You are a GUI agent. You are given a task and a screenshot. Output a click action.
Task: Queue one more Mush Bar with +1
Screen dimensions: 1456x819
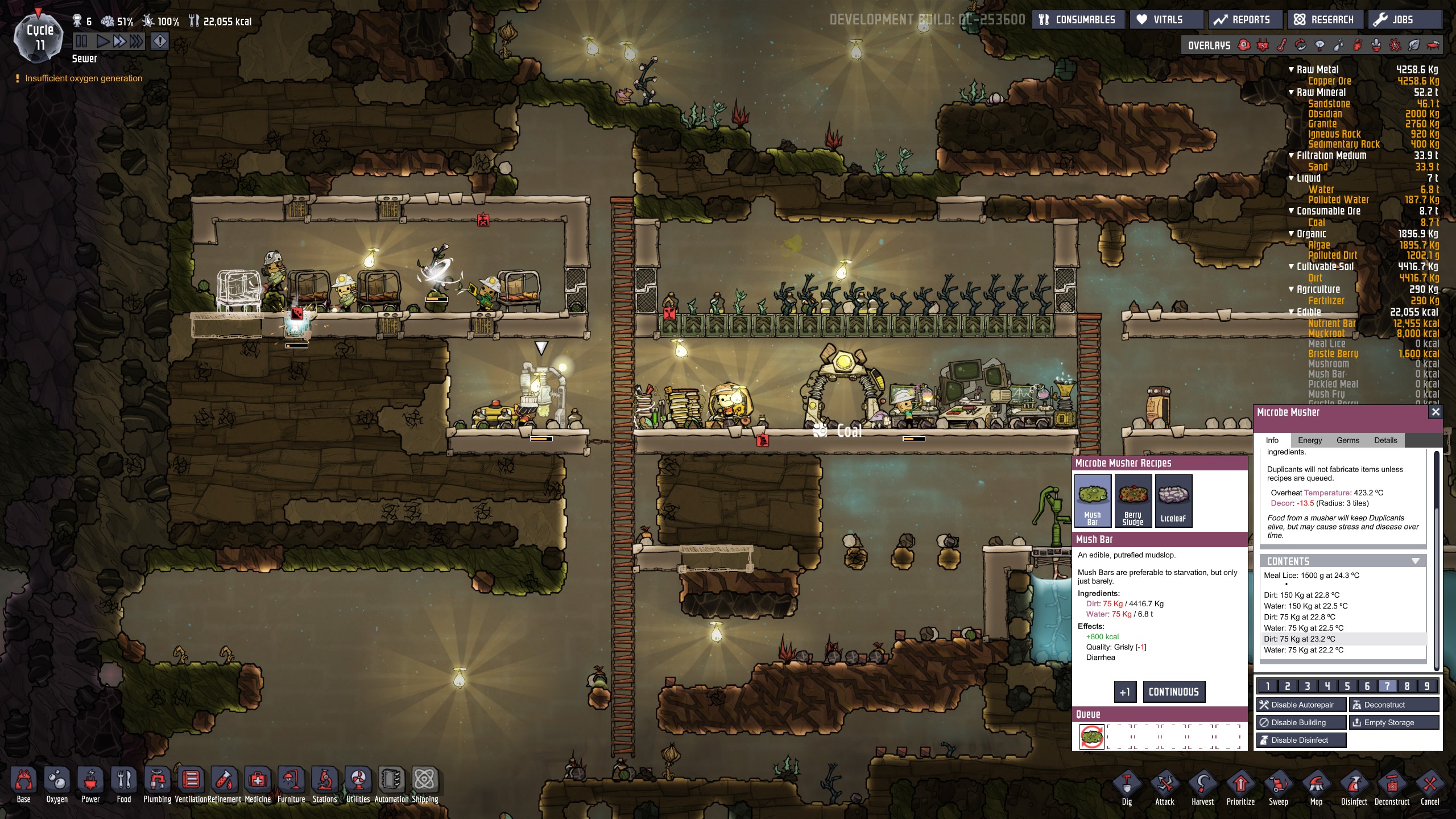click(x=1125, y=692)
